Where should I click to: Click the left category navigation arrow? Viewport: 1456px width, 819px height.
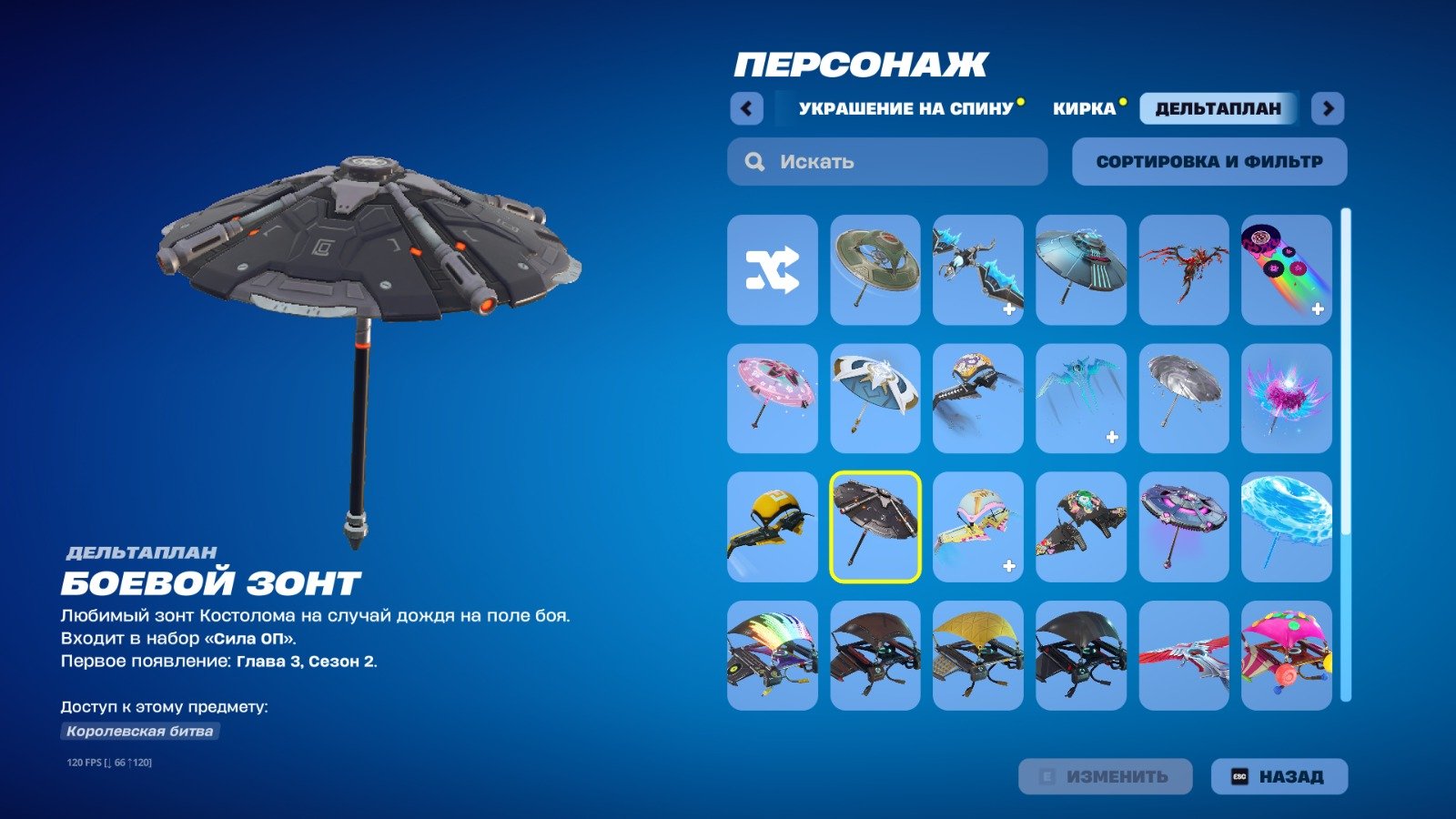(x=746, y=107)
